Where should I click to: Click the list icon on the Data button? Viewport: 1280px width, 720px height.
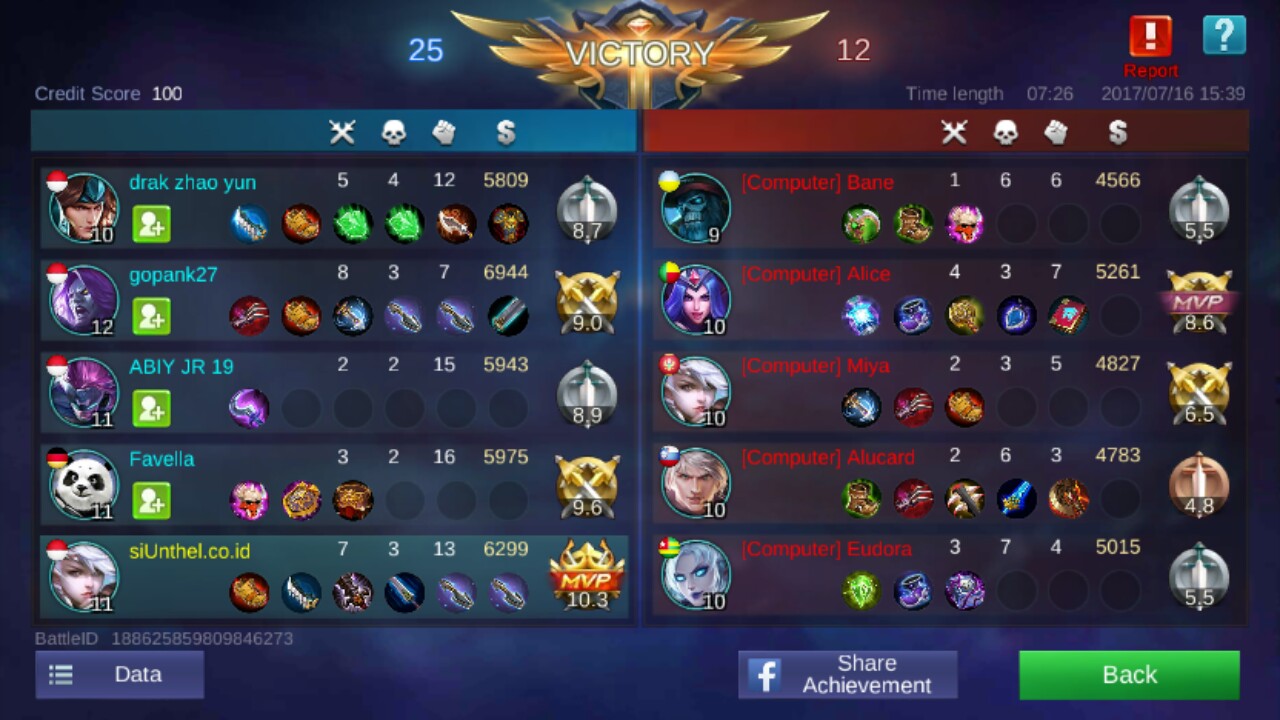pyautogui.click(x=60, y=675)
